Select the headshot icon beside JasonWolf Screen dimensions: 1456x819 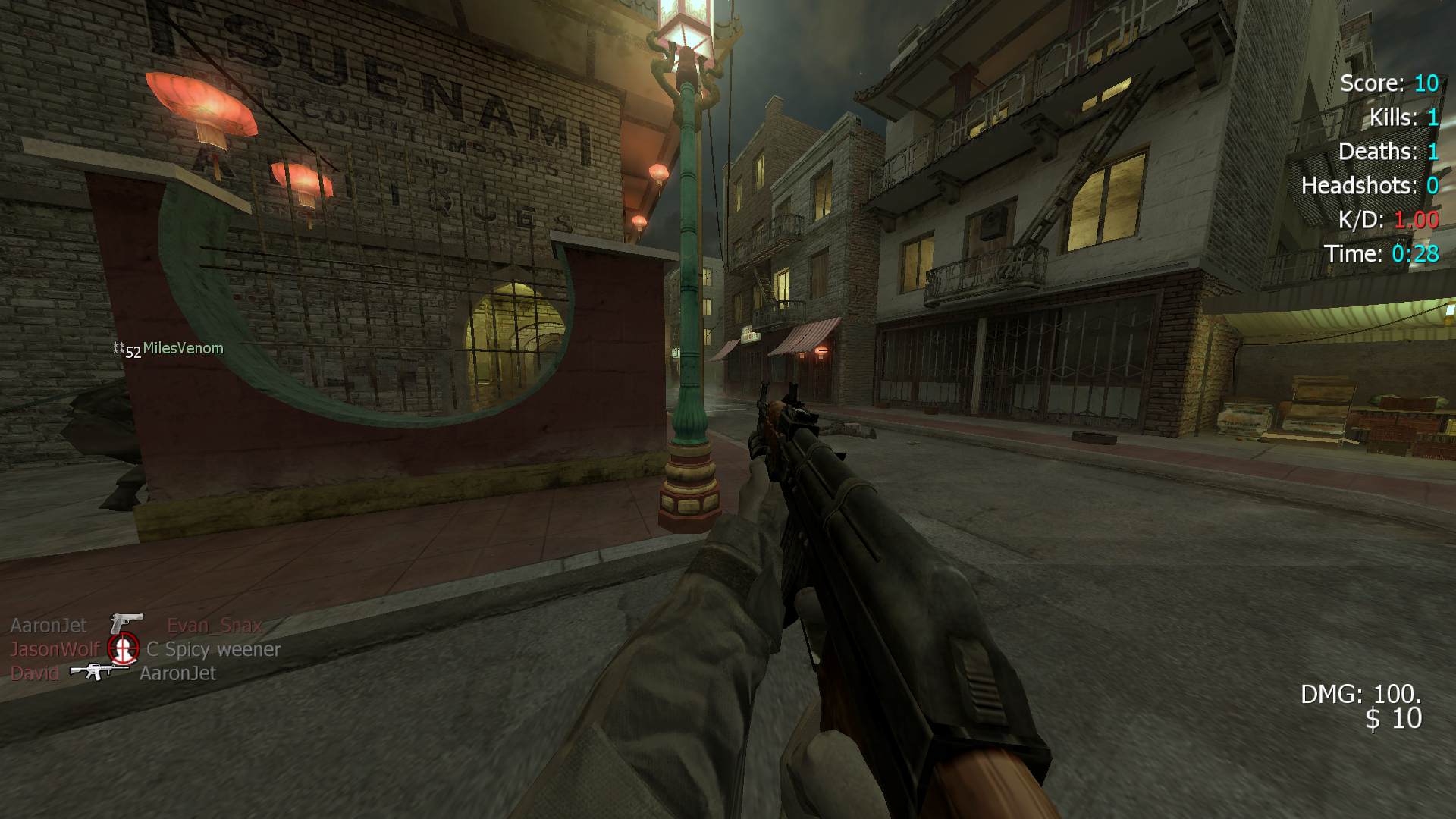pos(123,648)
